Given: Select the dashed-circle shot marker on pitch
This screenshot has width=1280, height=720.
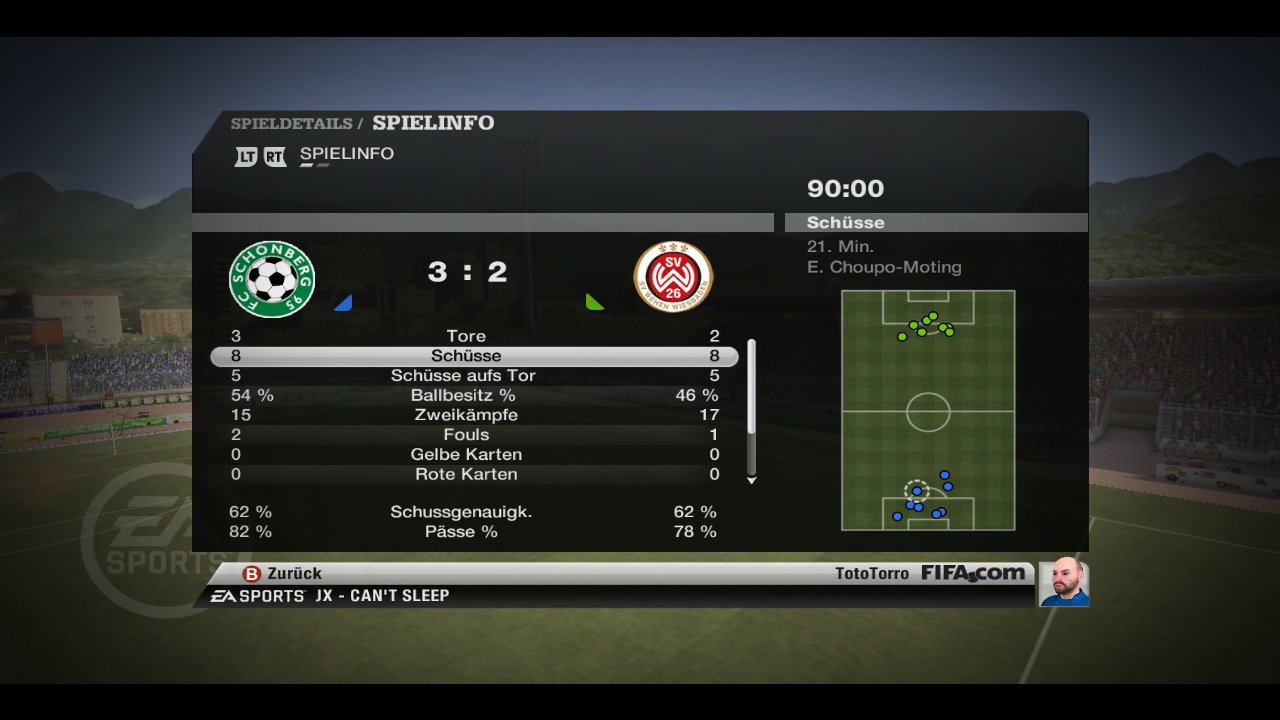Looking at the screenshot, I should pyautogui.click(x=916, y=491).
